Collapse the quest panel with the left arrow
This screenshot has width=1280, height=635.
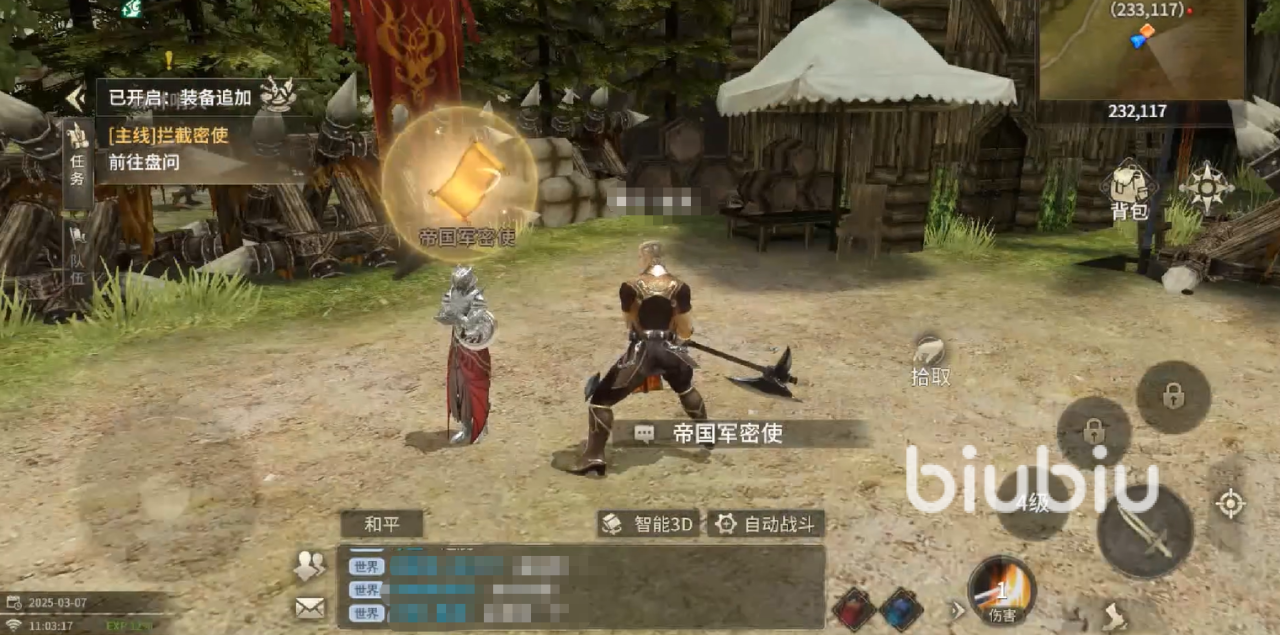(x=75, y=98)
